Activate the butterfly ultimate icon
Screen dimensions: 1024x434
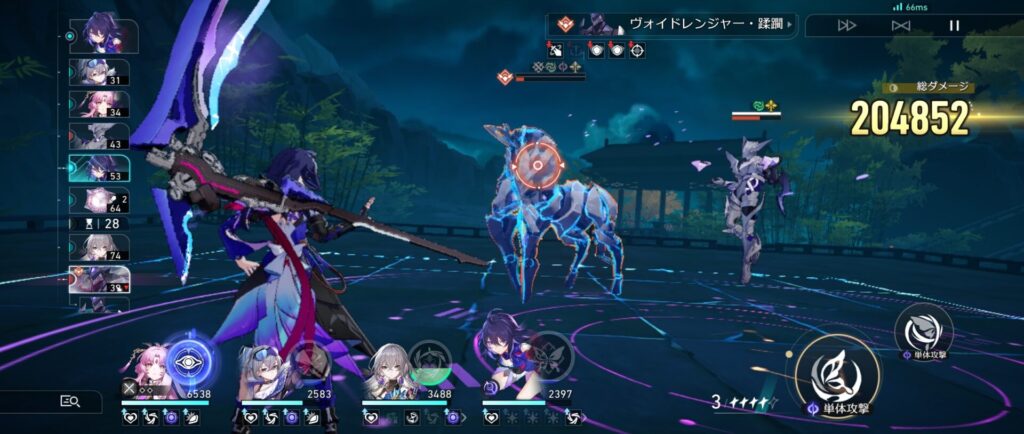[551, 359]
